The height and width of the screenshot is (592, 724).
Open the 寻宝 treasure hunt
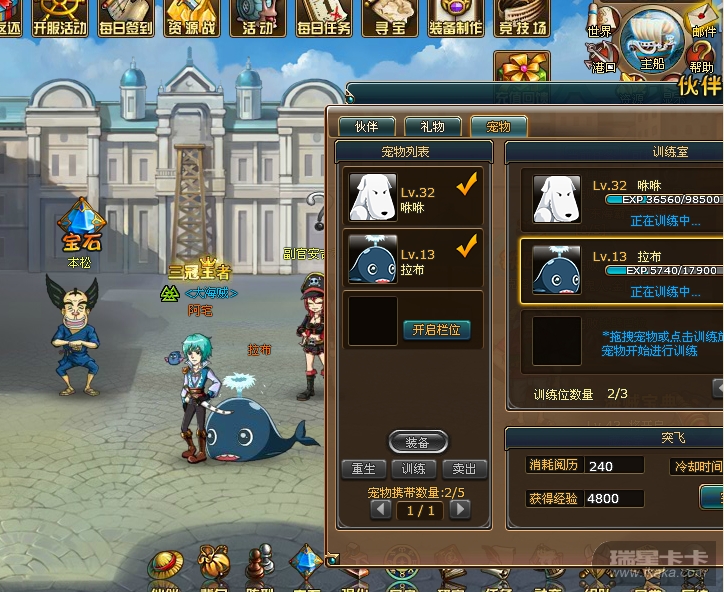pyautogui.click(x=389, y=18)
